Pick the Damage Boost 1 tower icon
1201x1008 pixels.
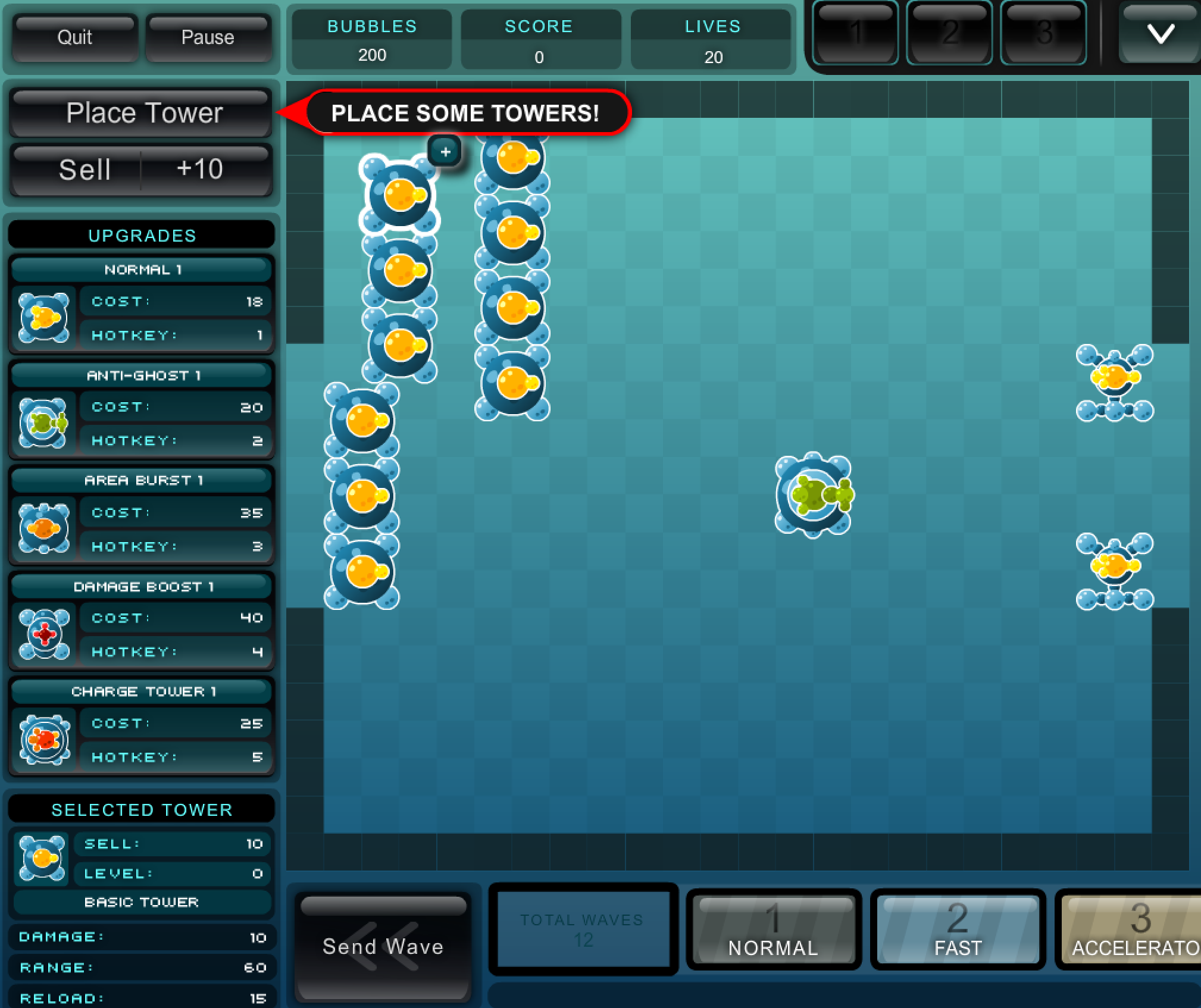43,634
